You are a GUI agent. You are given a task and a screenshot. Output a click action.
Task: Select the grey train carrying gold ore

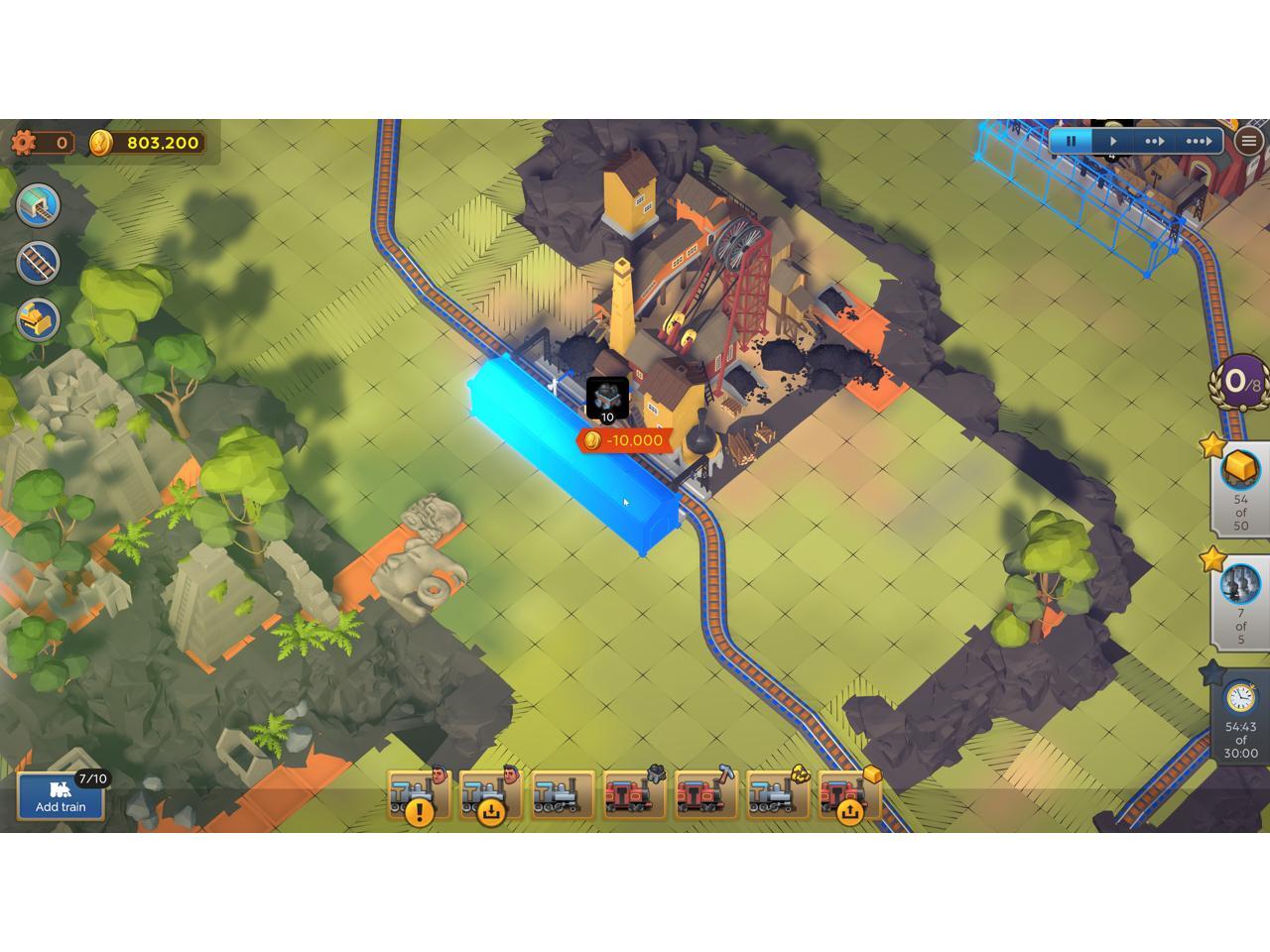click(x=777, y=795)
